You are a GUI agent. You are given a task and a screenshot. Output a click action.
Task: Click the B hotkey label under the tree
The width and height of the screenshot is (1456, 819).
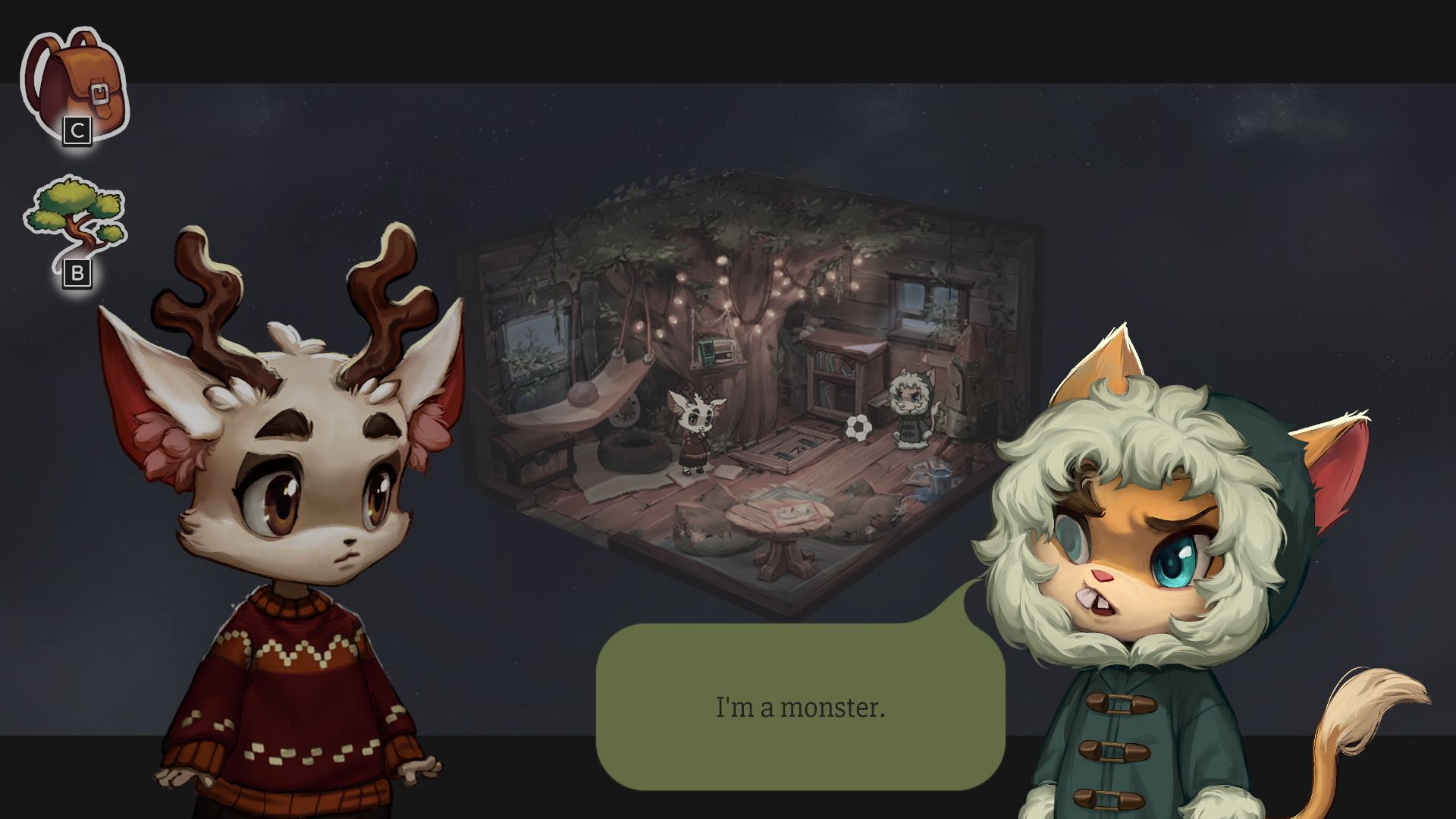pyautogui.click(x=78, y=273)
